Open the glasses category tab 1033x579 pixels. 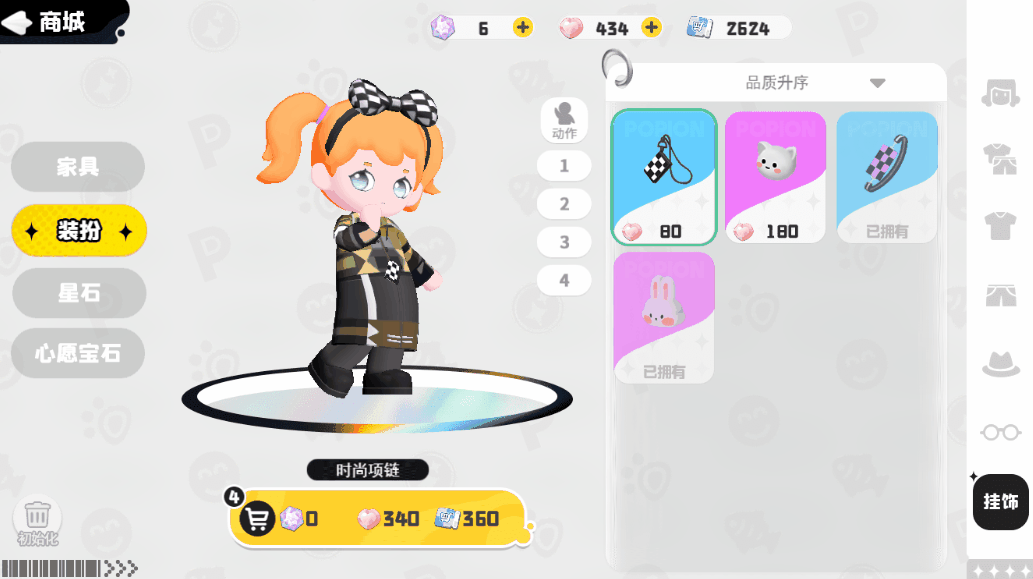coord(1000,432)
